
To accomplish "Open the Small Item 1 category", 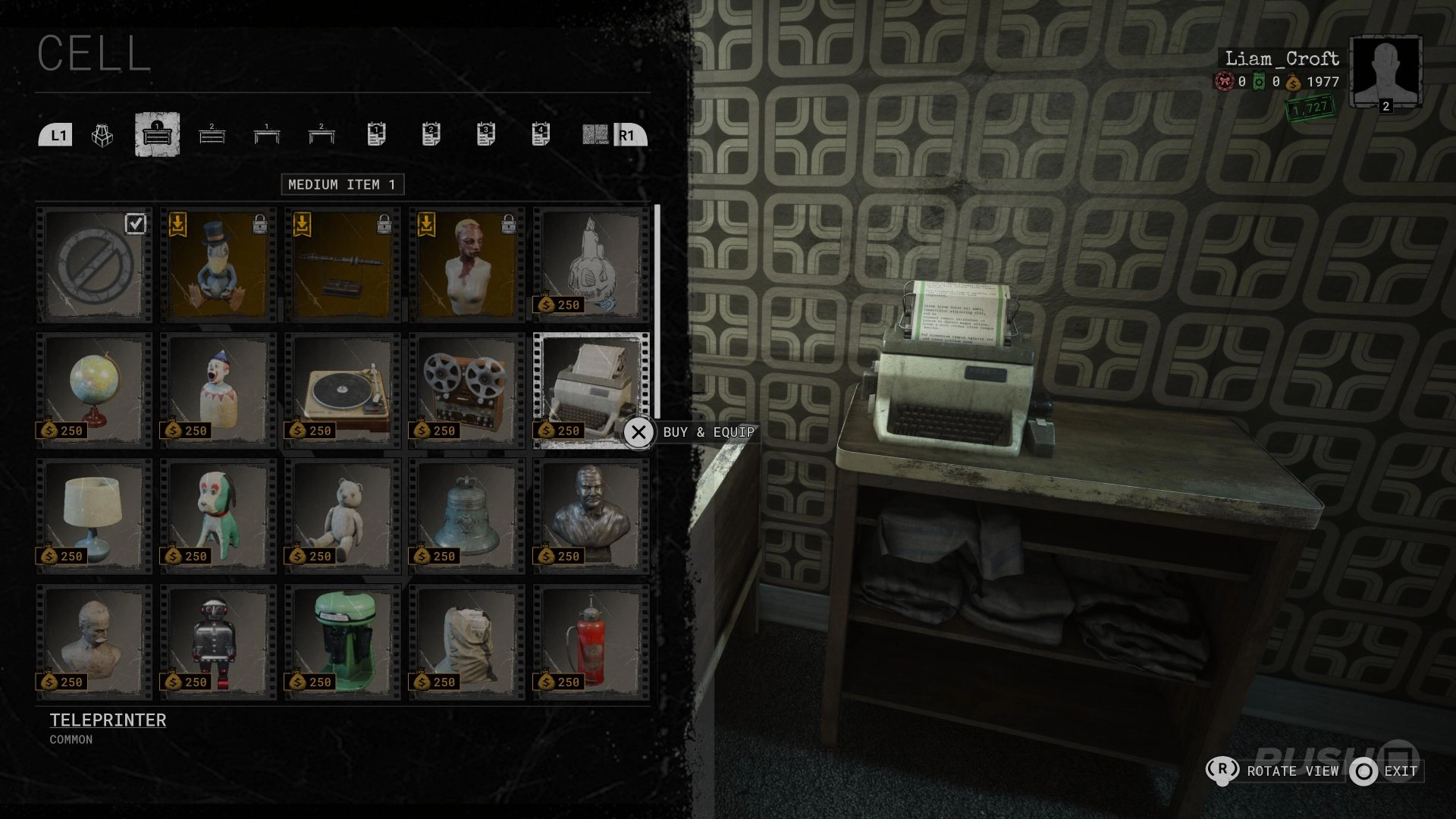I will [267, 135].
